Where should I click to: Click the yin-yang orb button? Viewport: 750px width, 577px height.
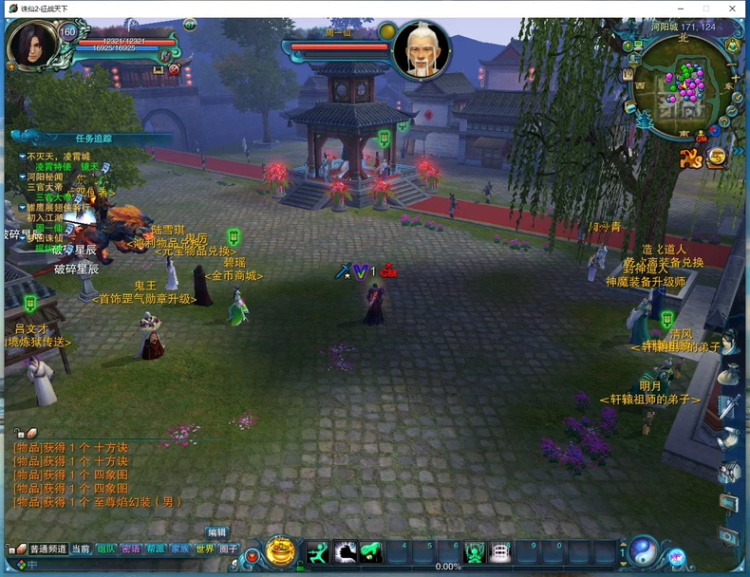point(643,550)
